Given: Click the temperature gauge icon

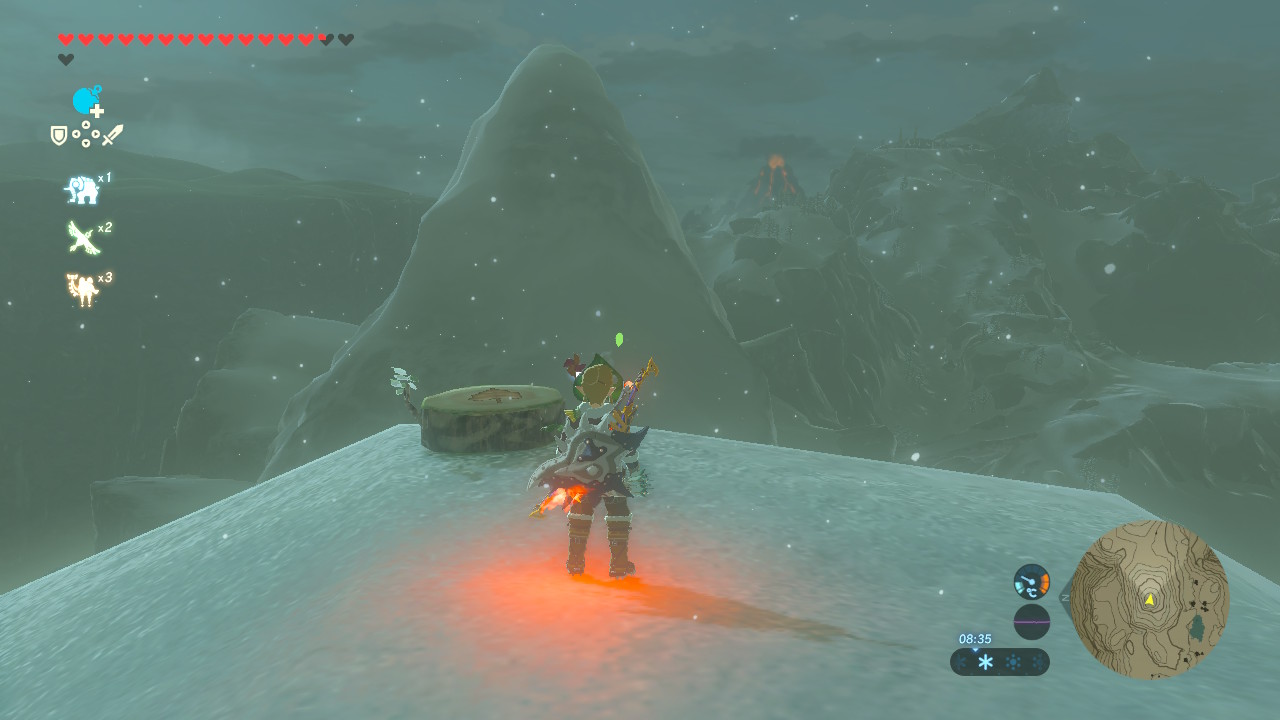Looking at the screenshot, I should click(1031, 581).
